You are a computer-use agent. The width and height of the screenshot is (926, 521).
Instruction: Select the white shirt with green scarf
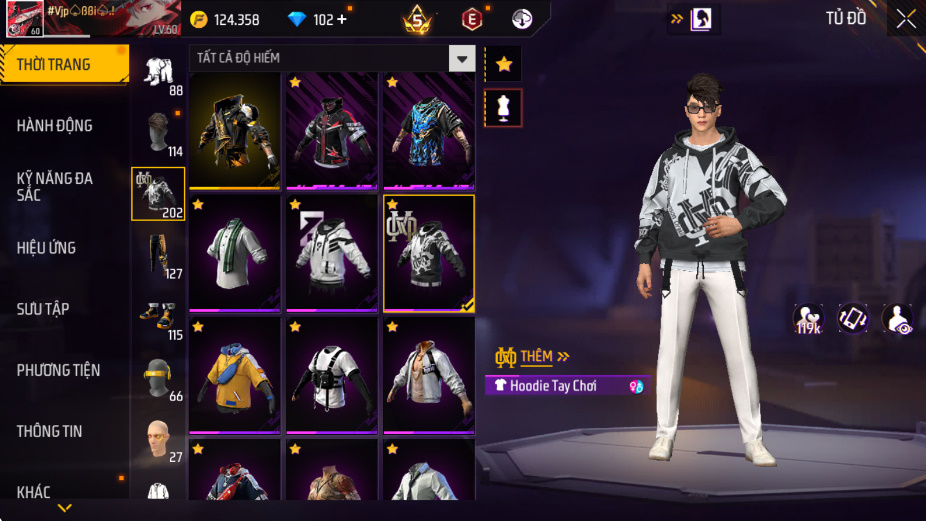tap(236, 252)
